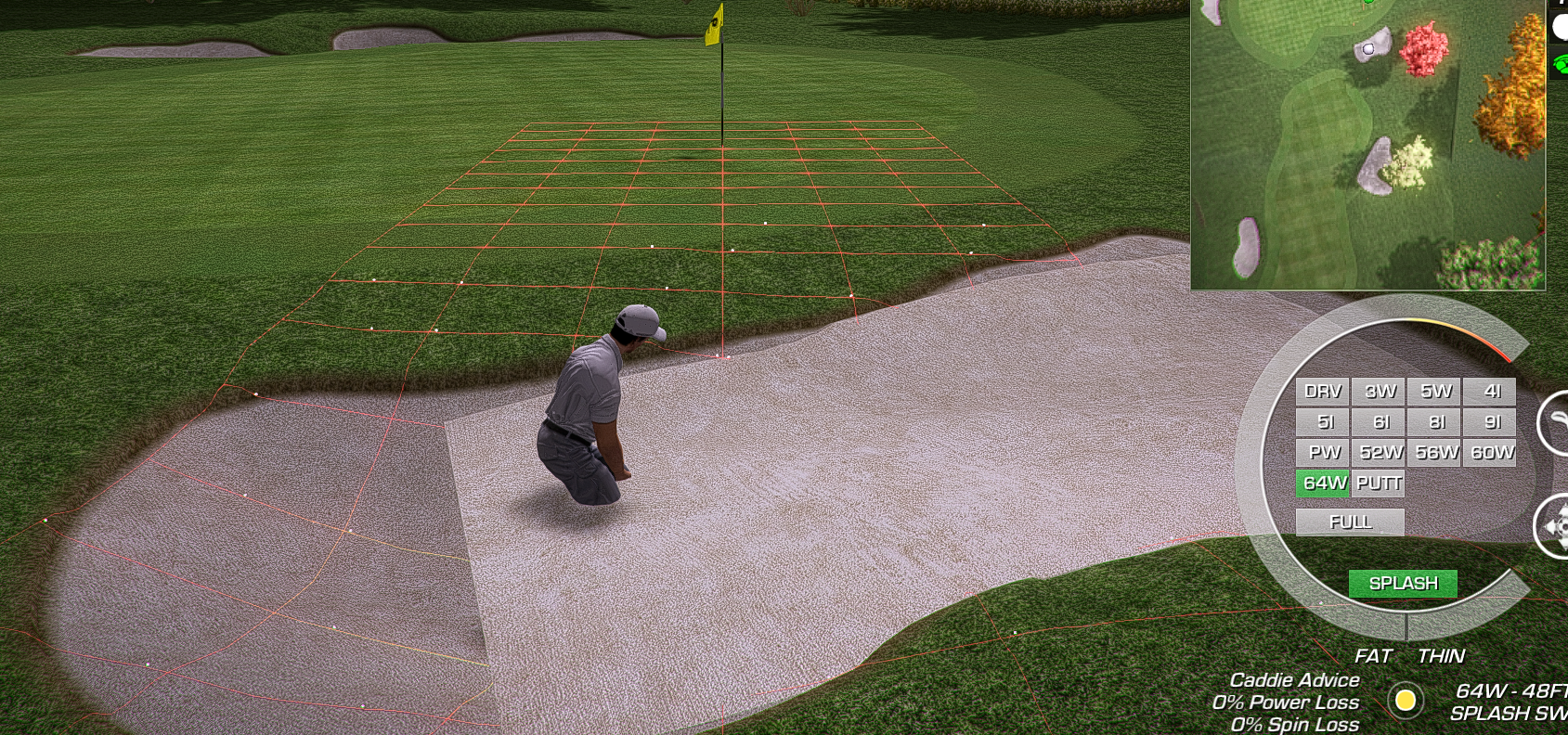Choose the 6I iron

[1379, 422]
